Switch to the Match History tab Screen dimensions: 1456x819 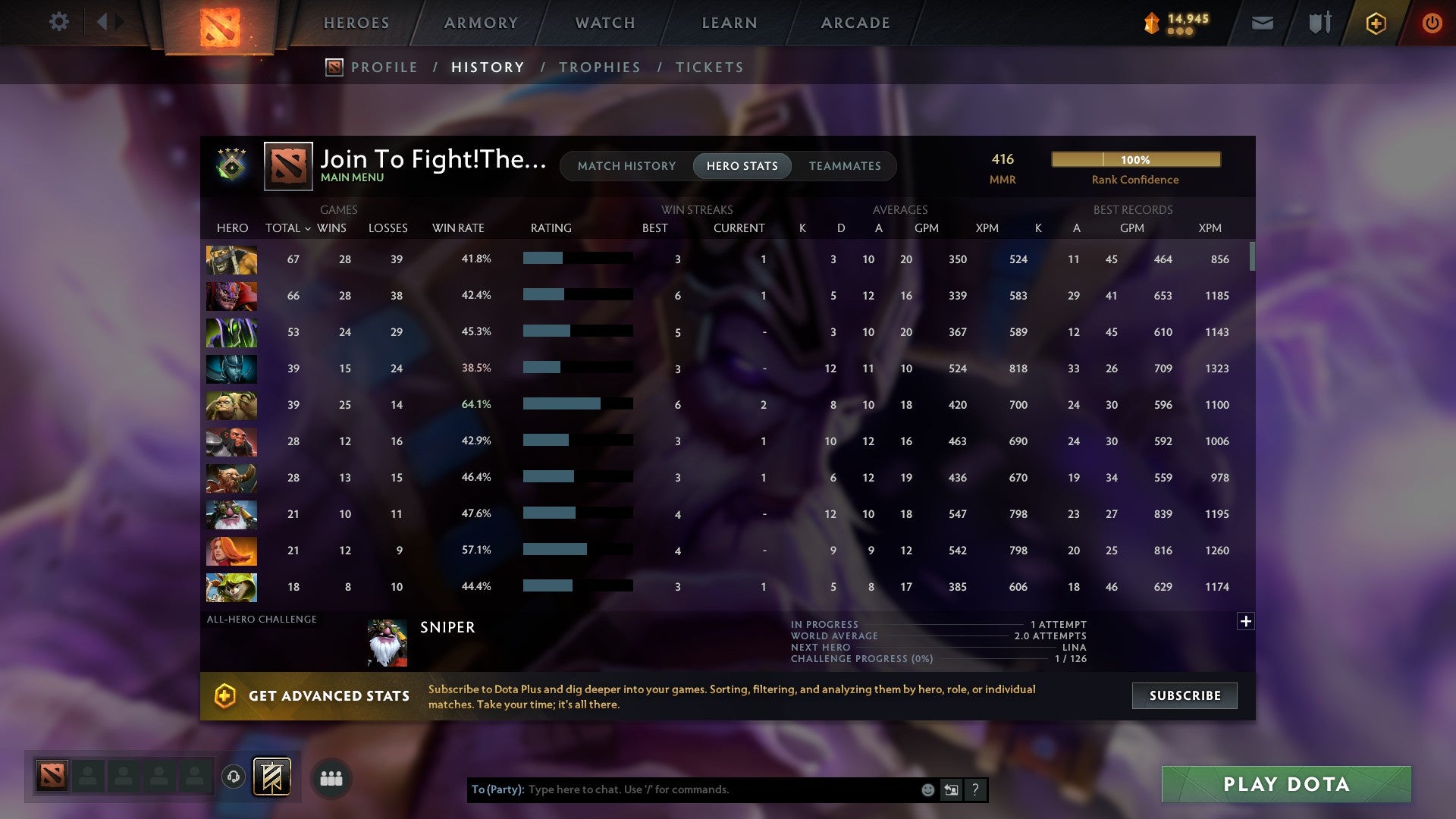(626, 165)
